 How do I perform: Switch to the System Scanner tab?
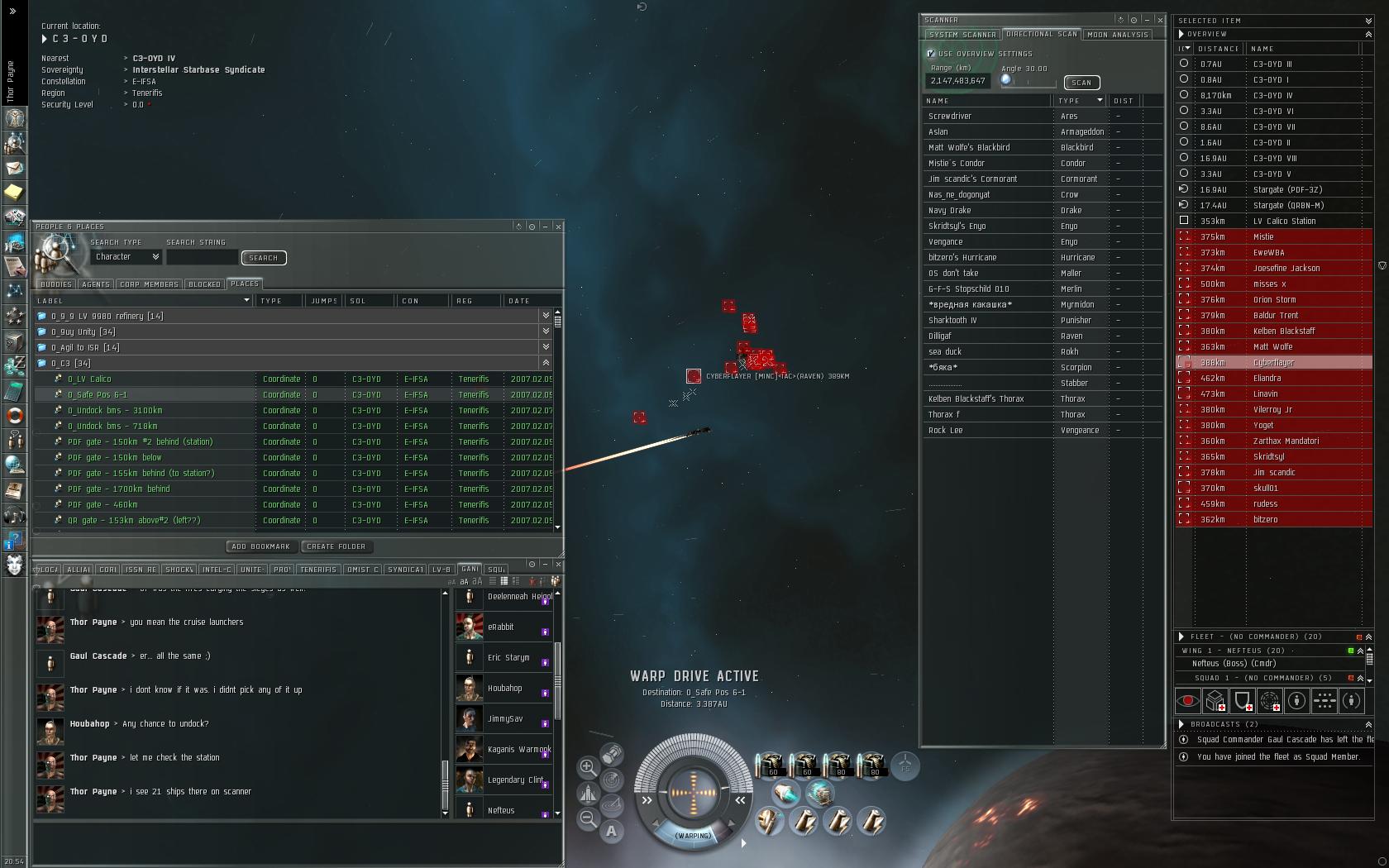click(962, 35)
